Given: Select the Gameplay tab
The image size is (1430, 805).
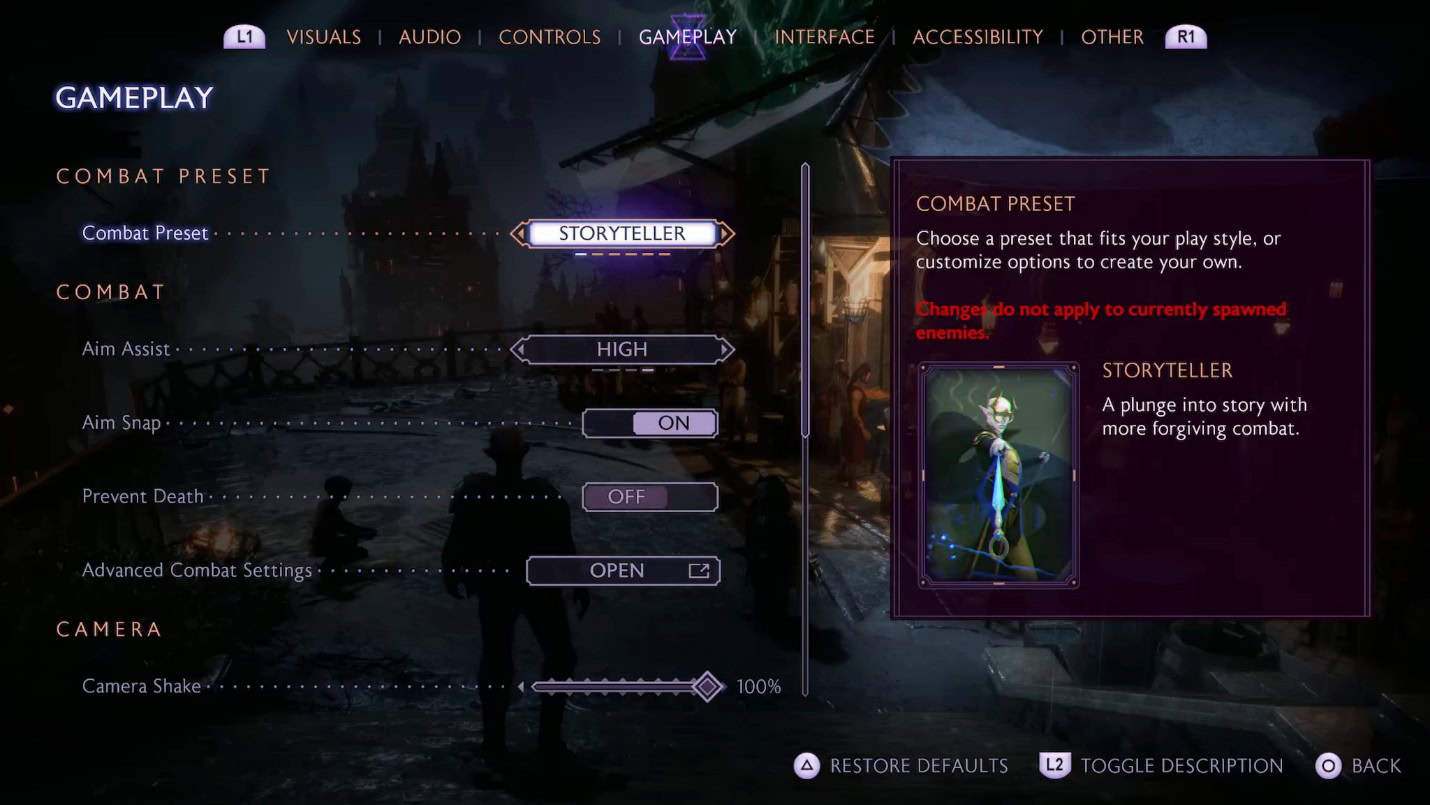Looking at the screenshot, I should coord(688,37).
